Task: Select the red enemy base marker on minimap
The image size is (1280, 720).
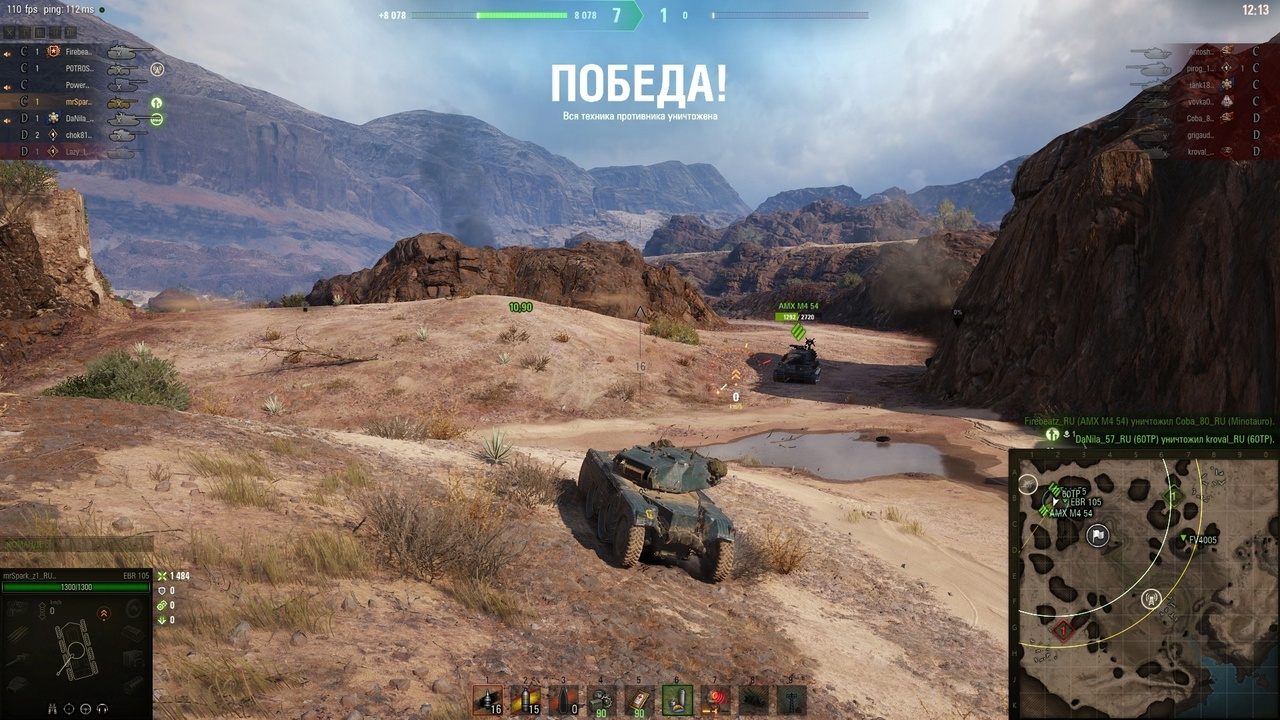Action: click(x=1062, y=630)
